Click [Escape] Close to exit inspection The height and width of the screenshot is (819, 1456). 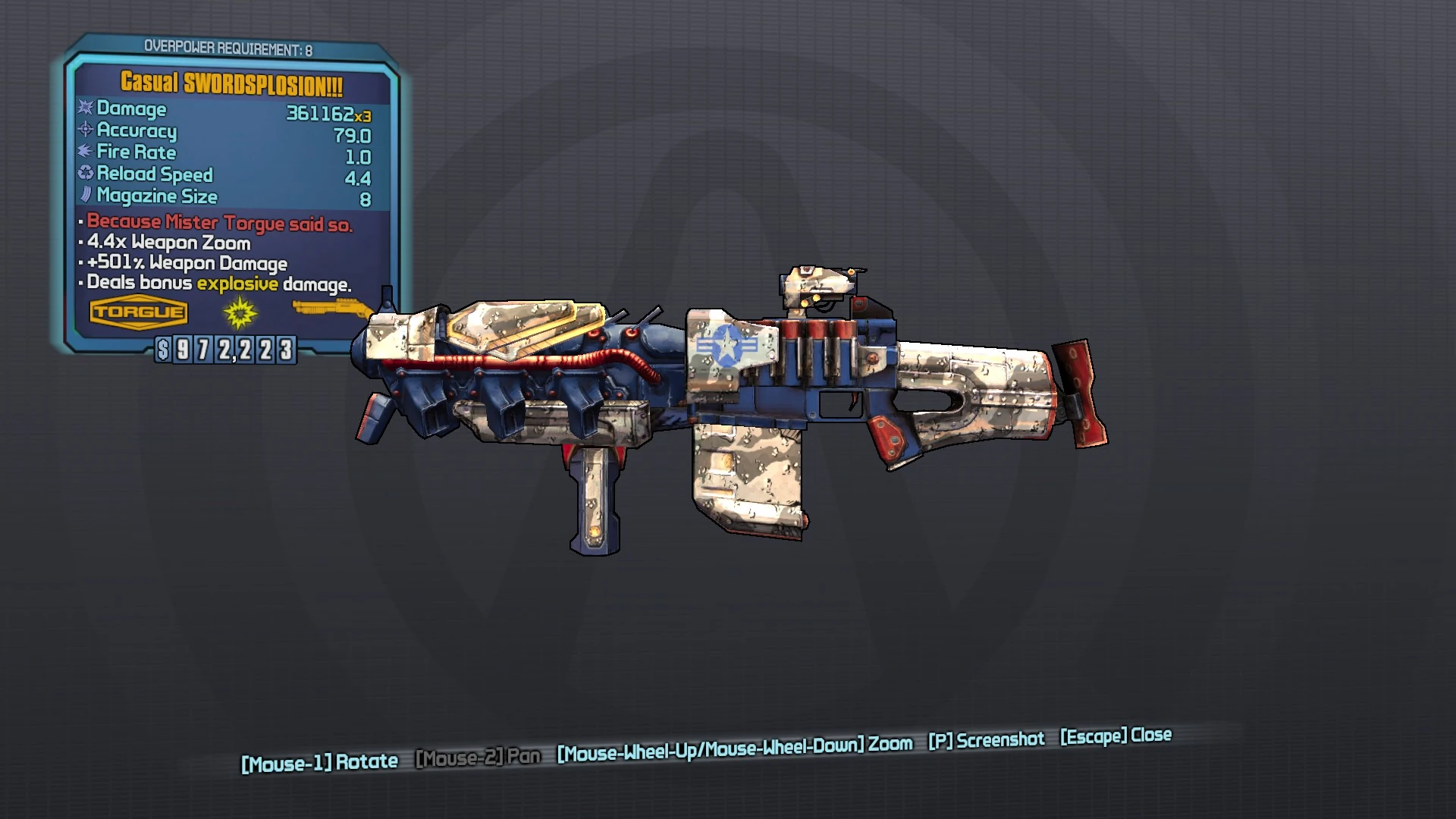[1115, 735]
